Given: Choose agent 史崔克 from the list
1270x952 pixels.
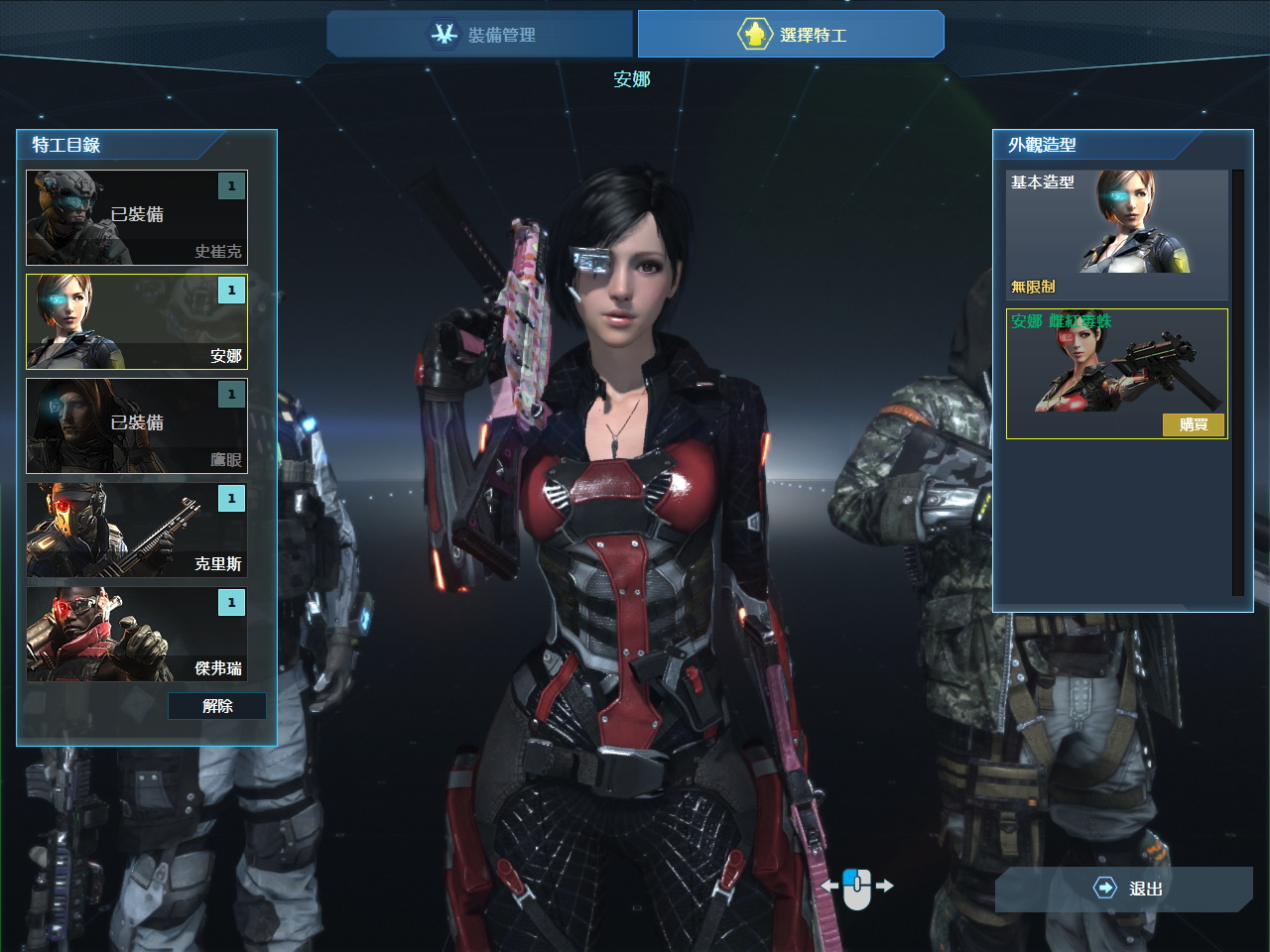Looking at the screenshot, I should (x=137, y=217).
